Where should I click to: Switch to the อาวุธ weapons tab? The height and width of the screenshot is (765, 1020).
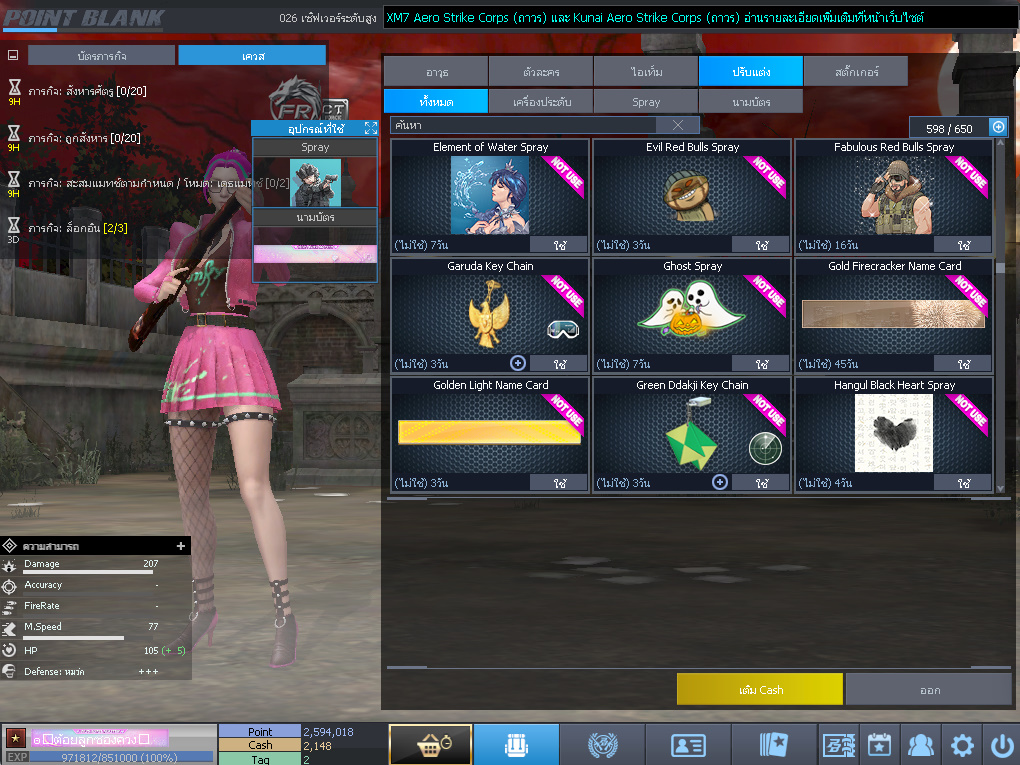pyautogui.click(x=436, y=71)
